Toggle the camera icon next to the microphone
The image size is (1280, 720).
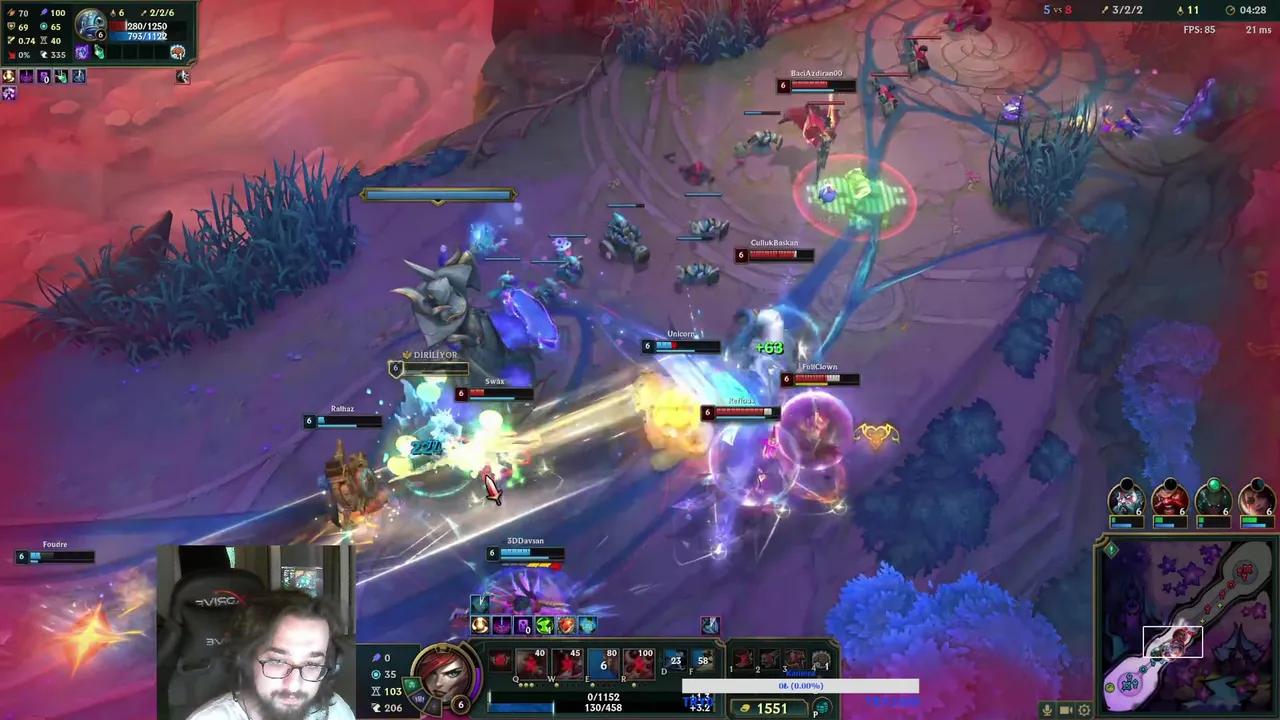pos(1065,710)
